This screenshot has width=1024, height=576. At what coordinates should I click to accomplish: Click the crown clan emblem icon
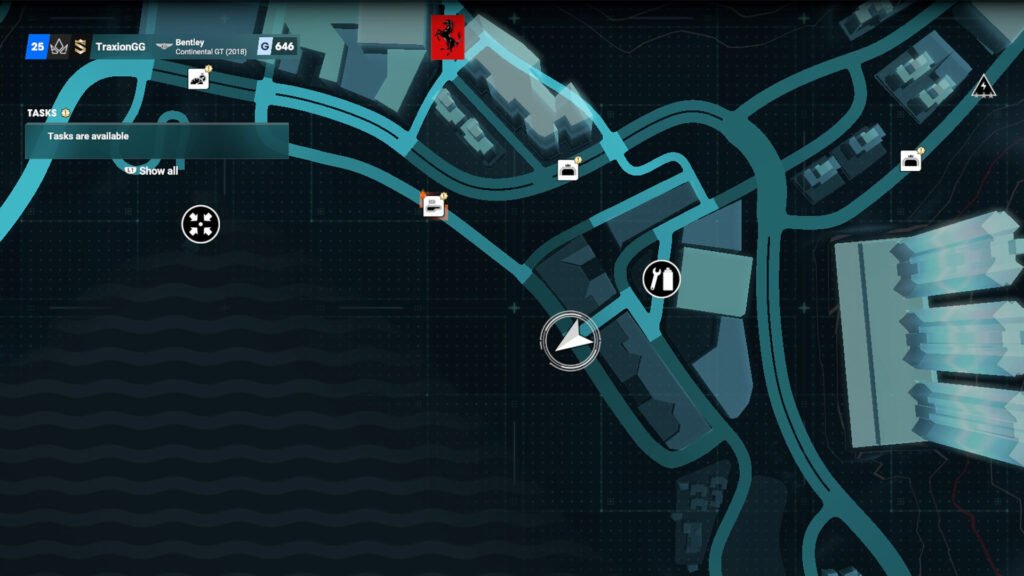click(59, 47)
